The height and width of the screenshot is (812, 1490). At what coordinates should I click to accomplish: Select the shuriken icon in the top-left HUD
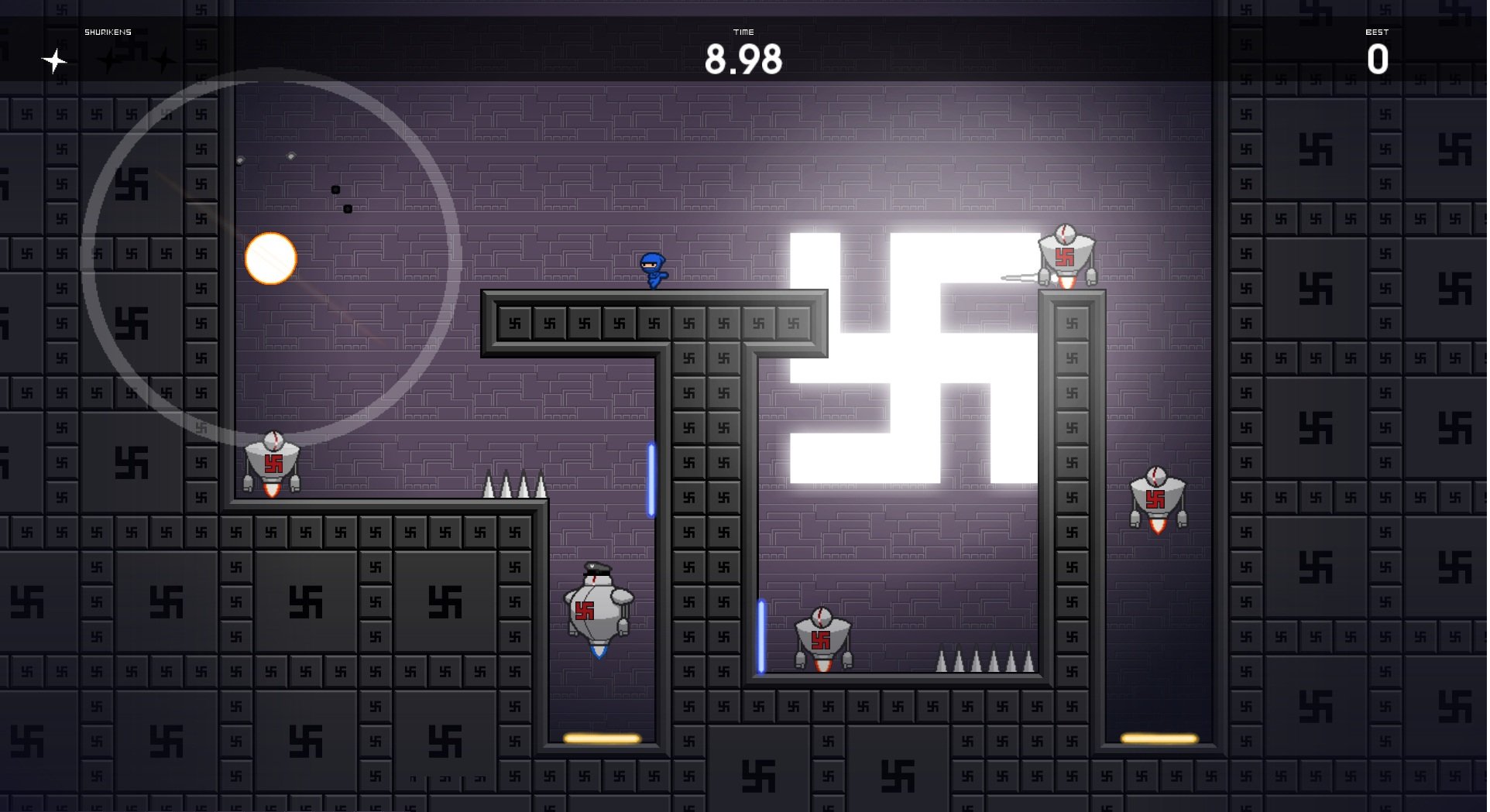pos(53,60)
